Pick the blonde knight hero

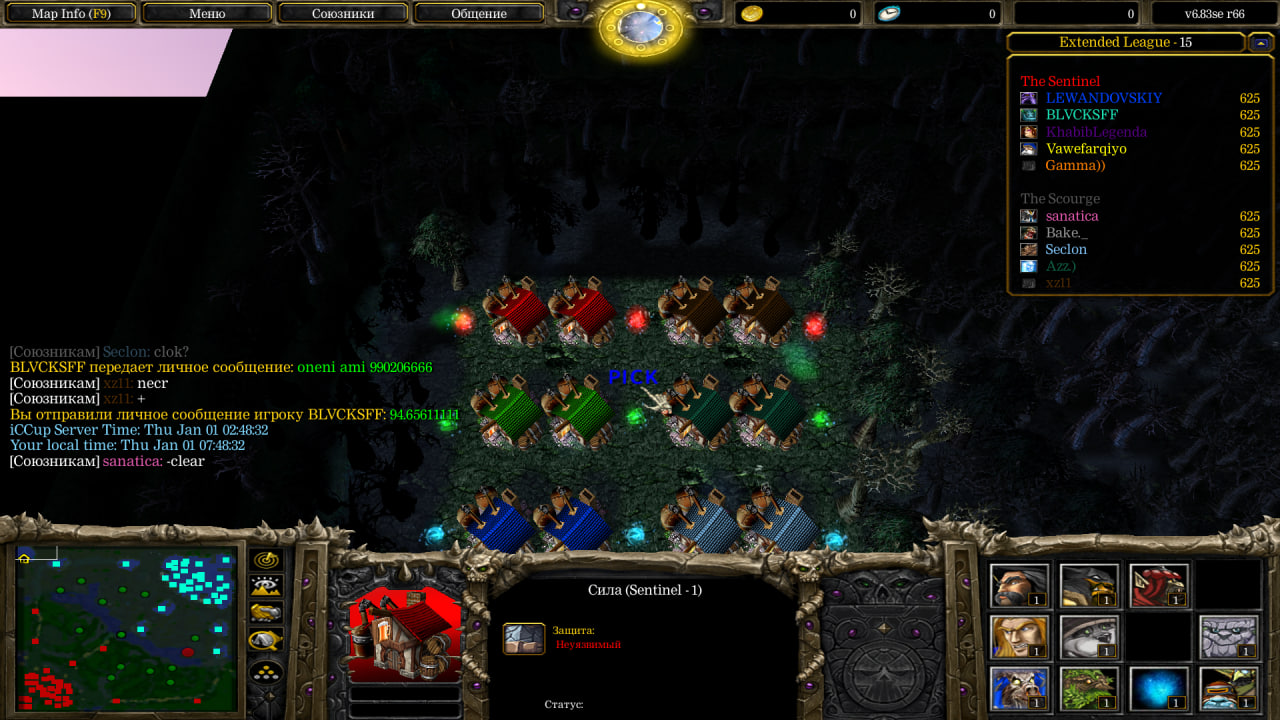pyautogui.click(x=1019, y=637)
